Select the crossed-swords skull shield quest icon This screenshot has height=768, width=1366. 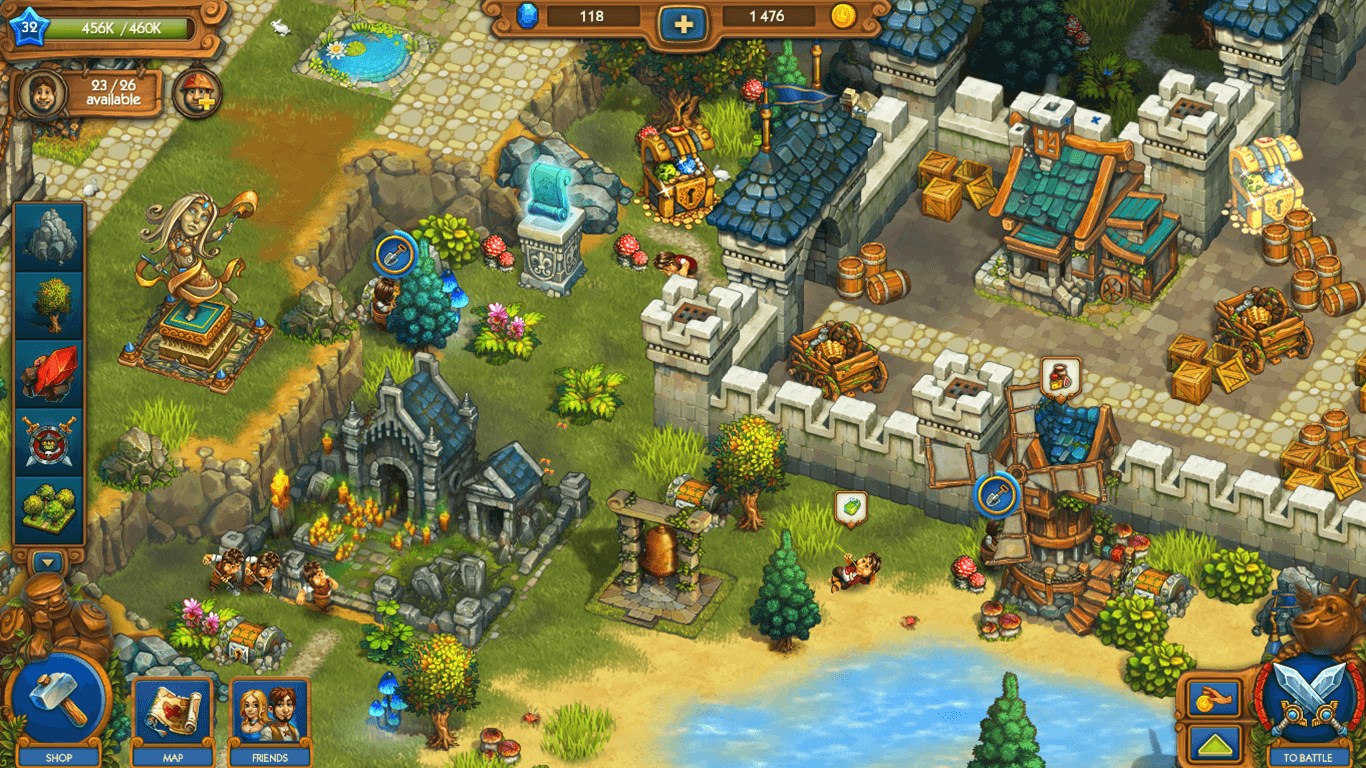coord(49,440)
